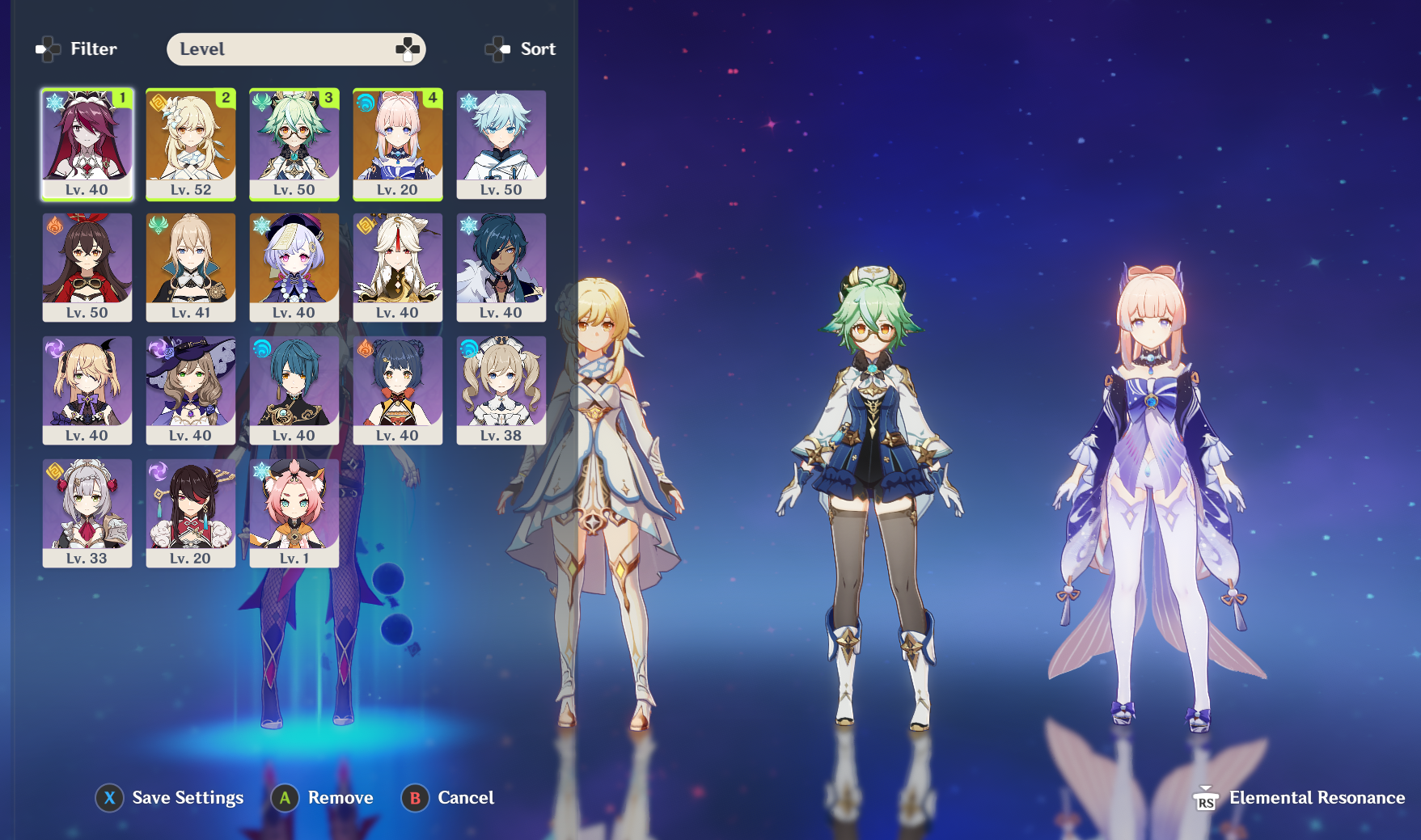Choose Amber's Lv. 50 card
This screenshot has width=1421, height=840.
(87, 267)
